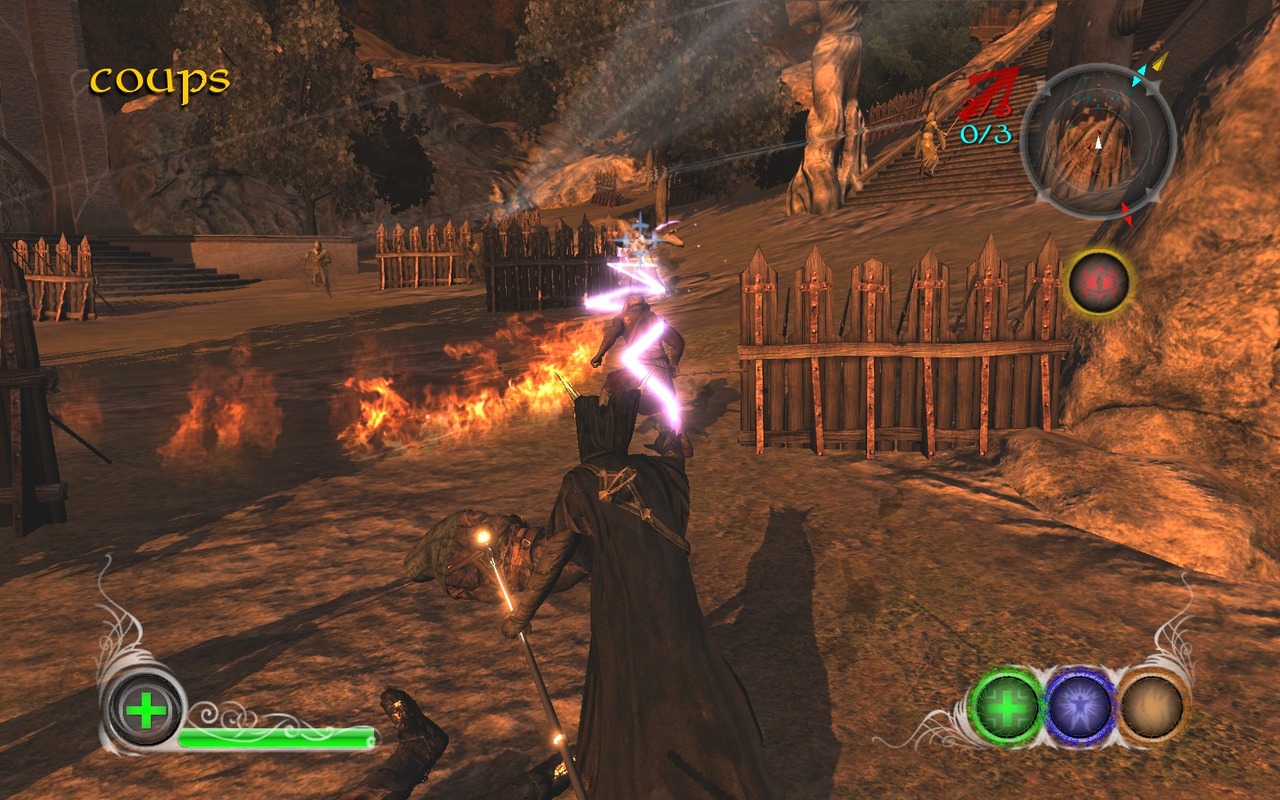Click the red flag objective icon
1280x800 pixels.
[988, 96]
